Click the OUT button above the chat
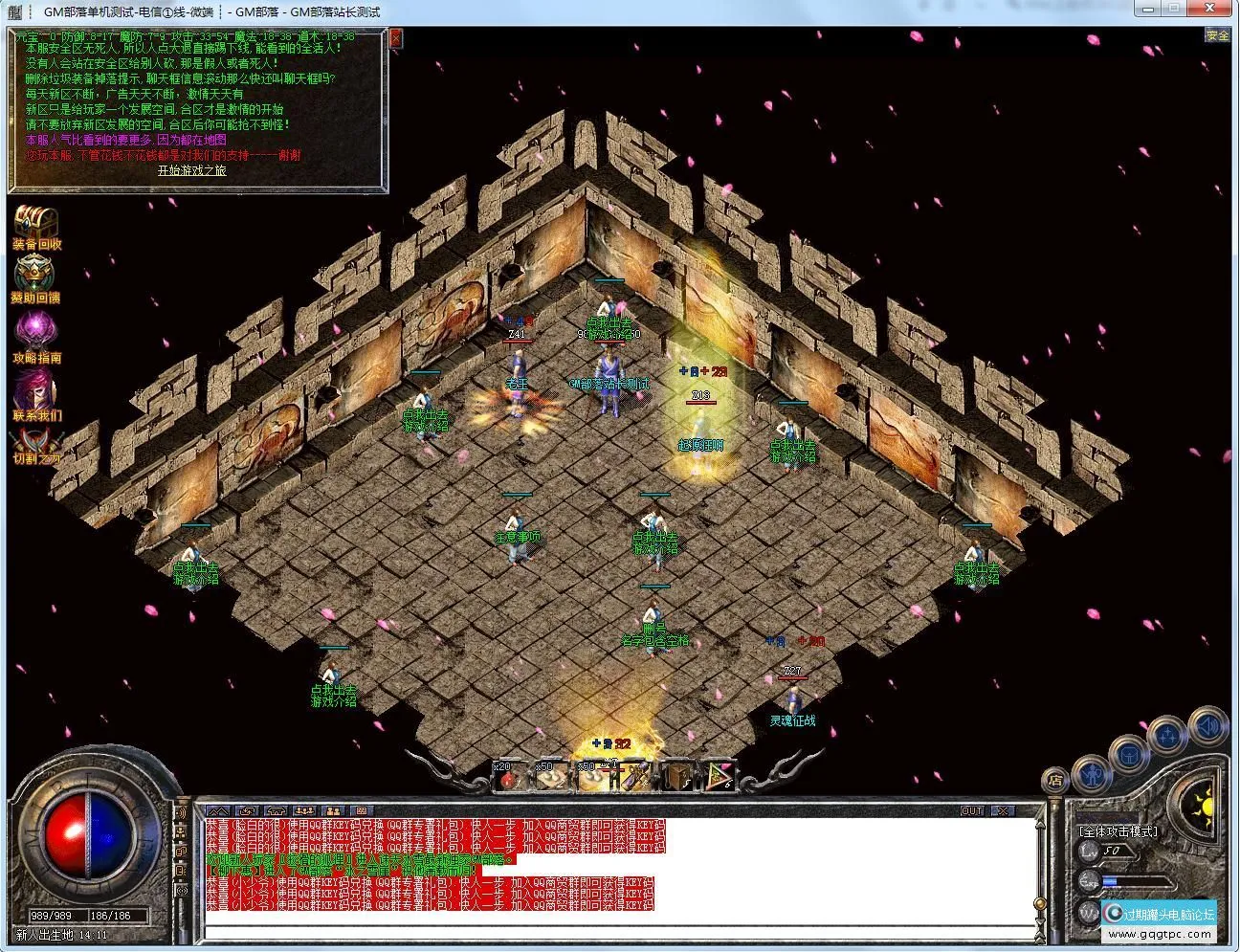 click(x=972, y=810)
